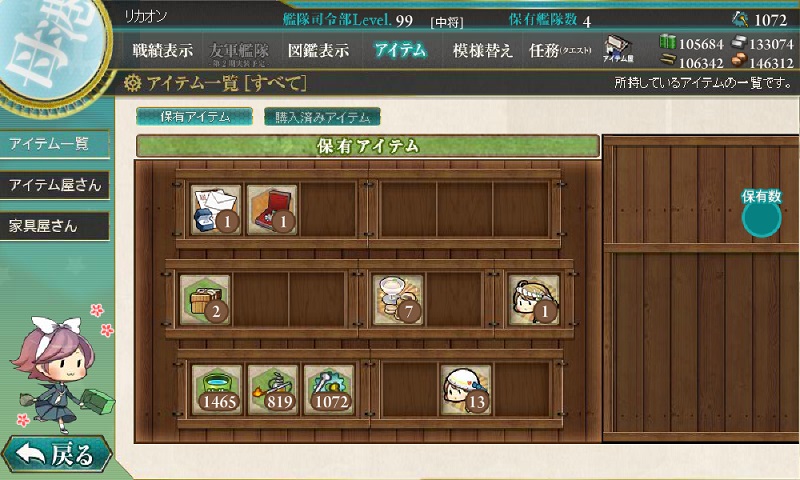Switch to the 購入済みアイテム tab

(x=322, y=116)
